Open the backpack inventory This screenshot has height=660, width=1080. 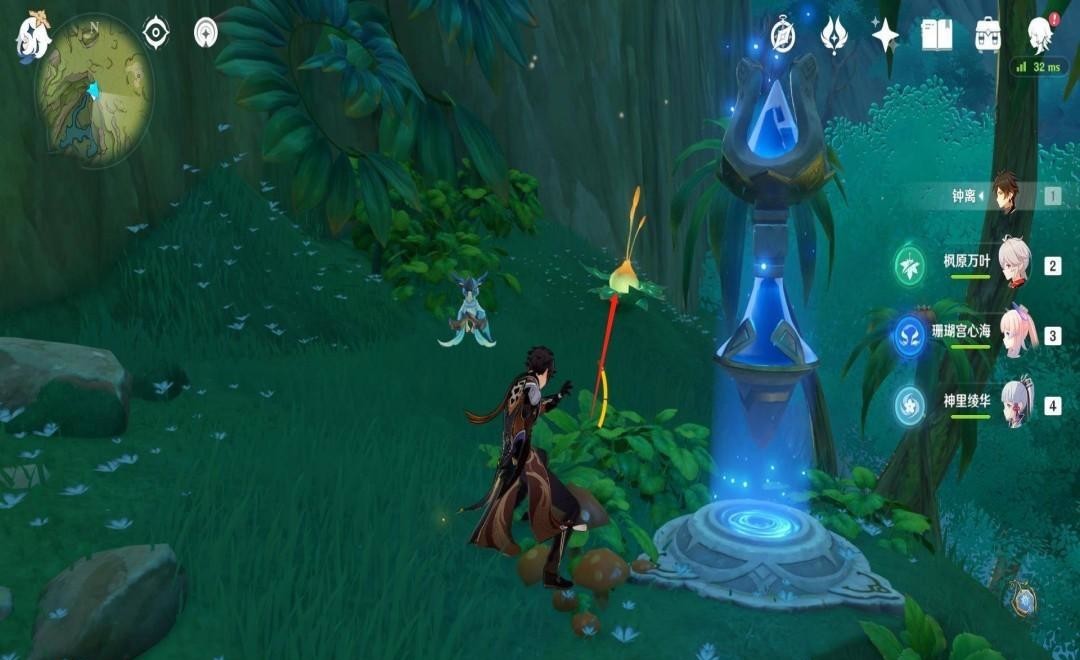(x=988, y=36)
